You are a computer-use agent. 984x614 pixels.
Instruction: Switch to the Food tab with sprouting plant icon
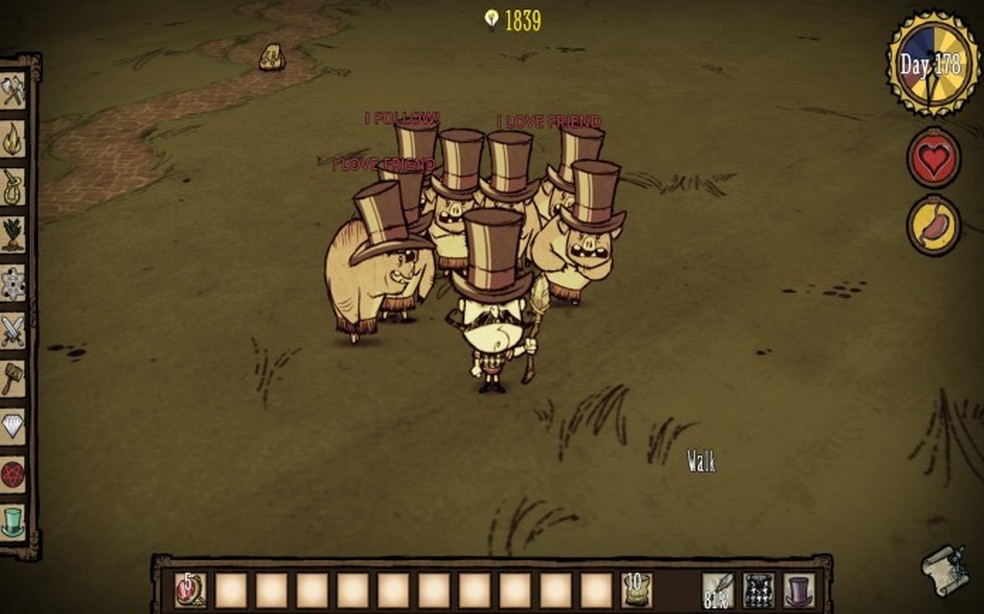13,233
